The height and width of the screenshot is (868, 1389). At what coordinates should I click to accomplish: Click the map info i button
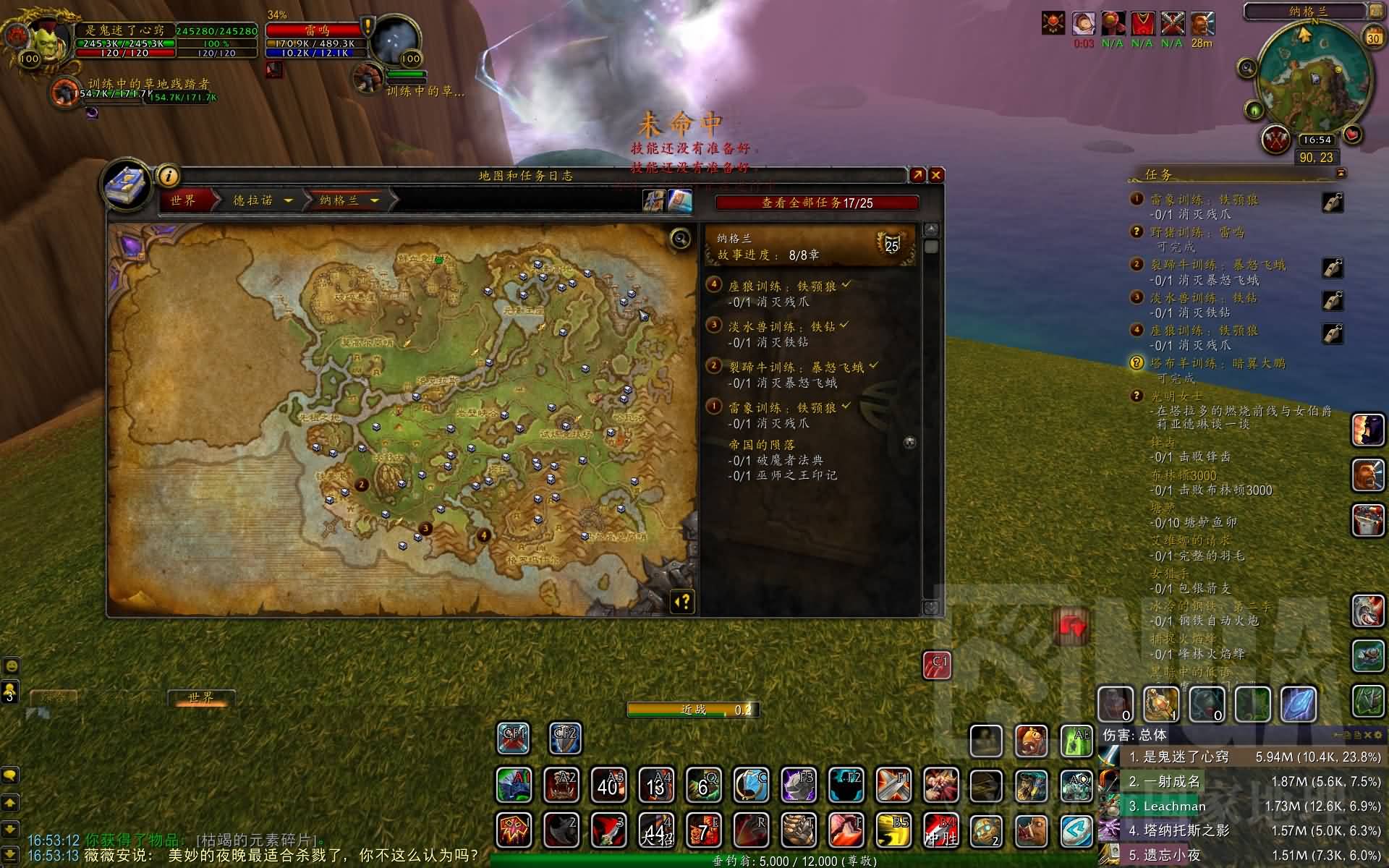click(168, 176)
